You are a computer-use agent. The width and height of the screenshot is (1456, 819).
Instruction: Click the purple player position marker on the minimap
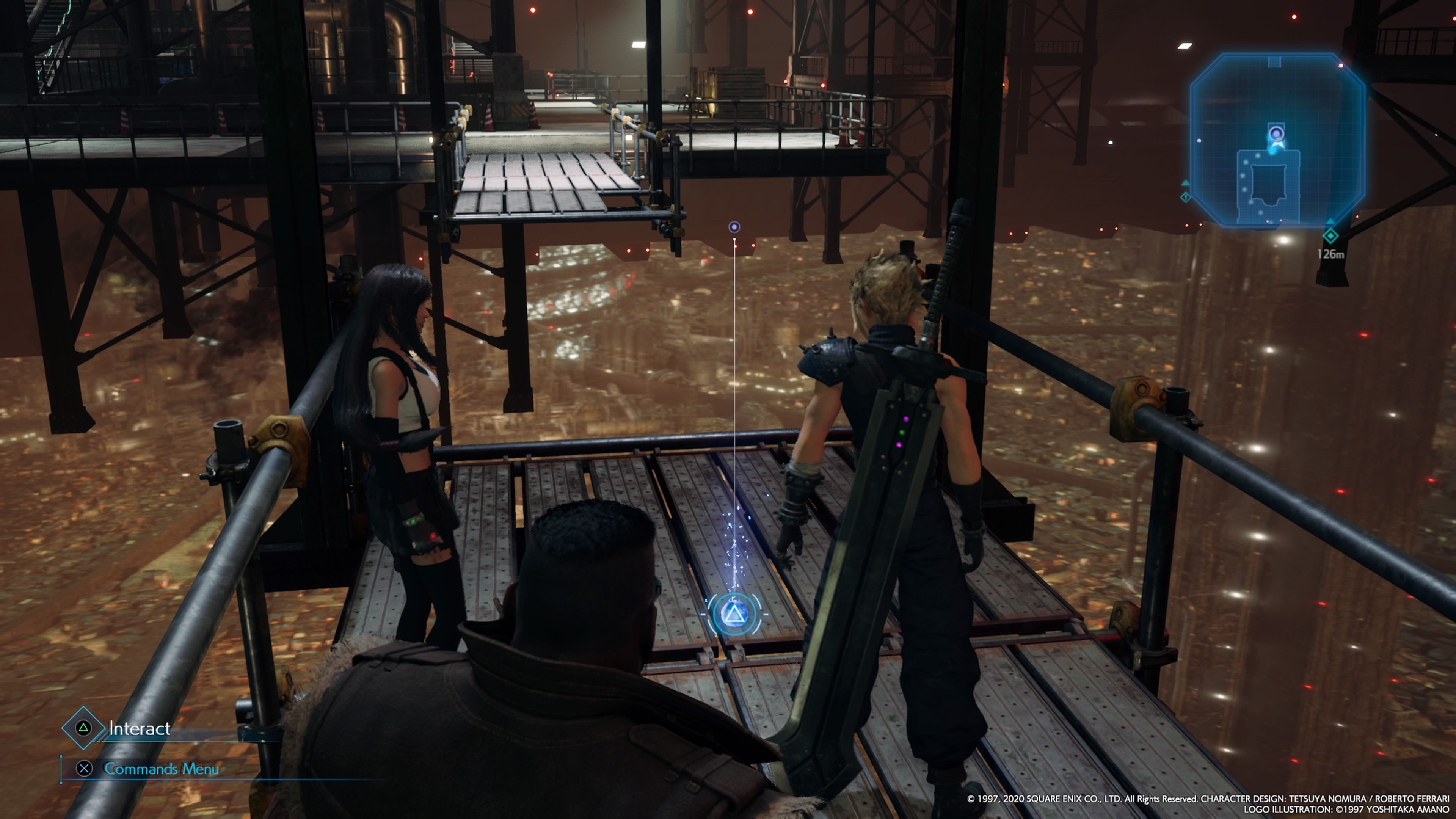[1277, 133]
